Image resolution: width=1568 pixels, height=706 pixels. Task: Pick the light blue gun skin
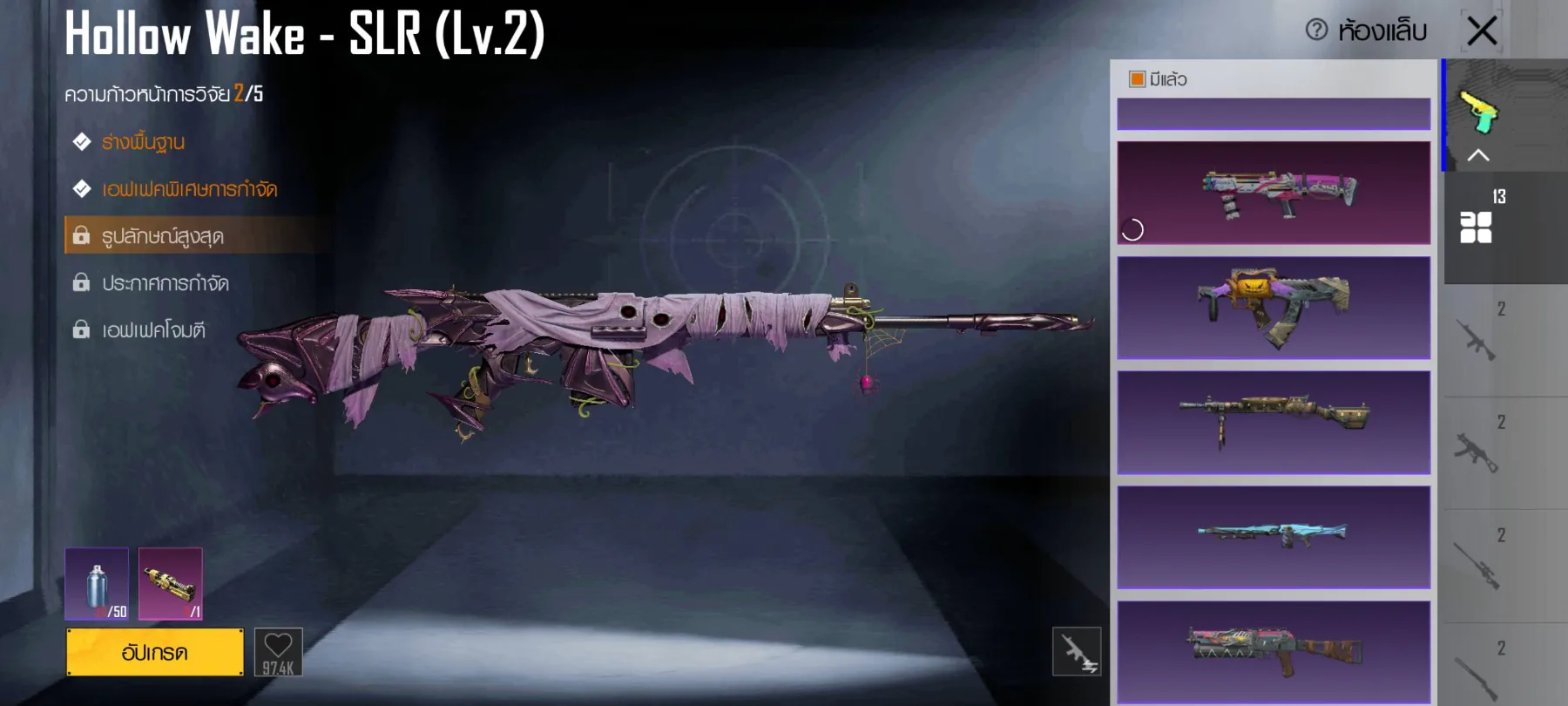pyautogui.click(x=1274, y=537)
